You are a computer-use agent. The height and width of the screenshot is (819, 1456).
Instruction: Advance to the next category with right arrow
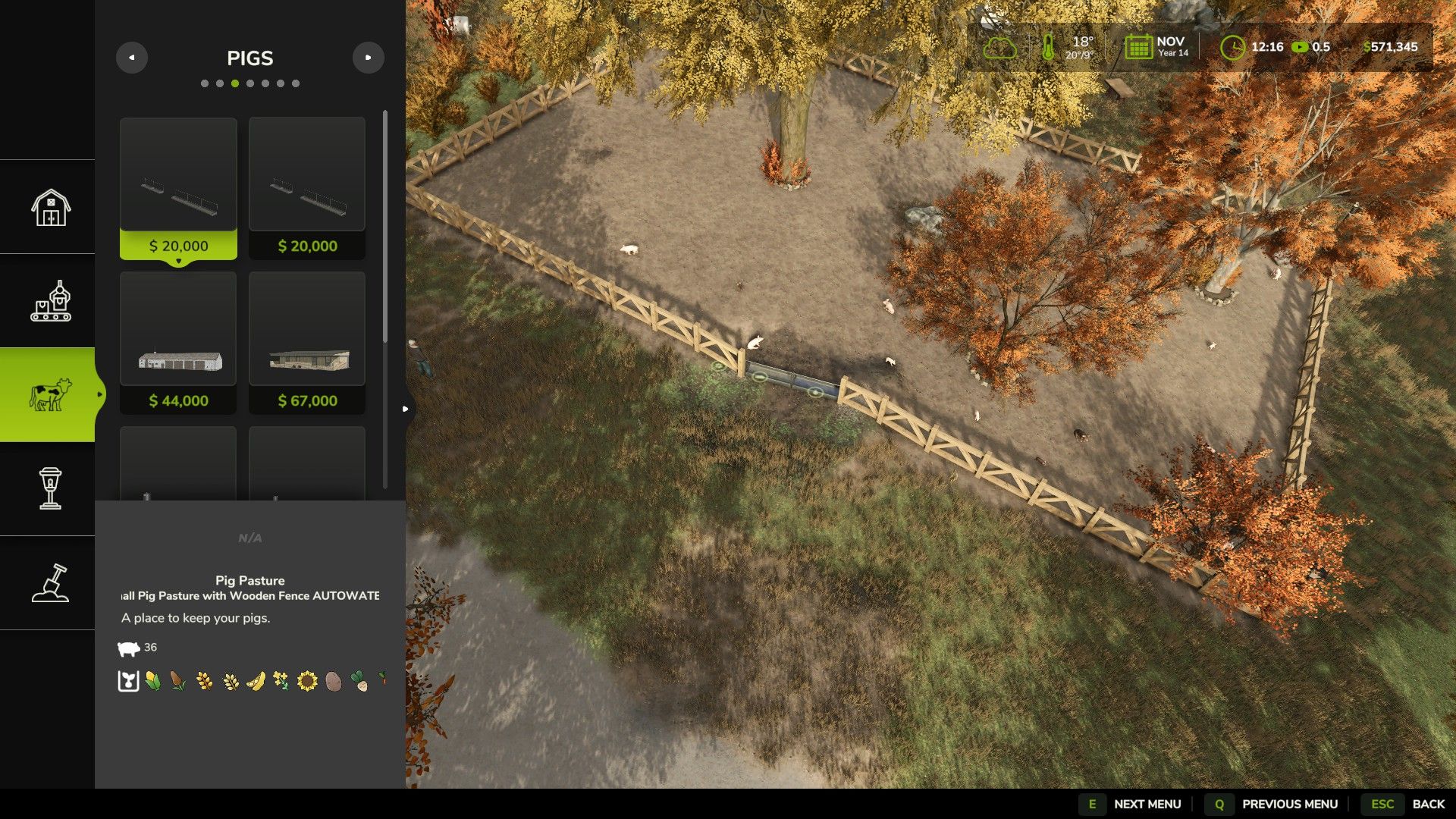369,58
